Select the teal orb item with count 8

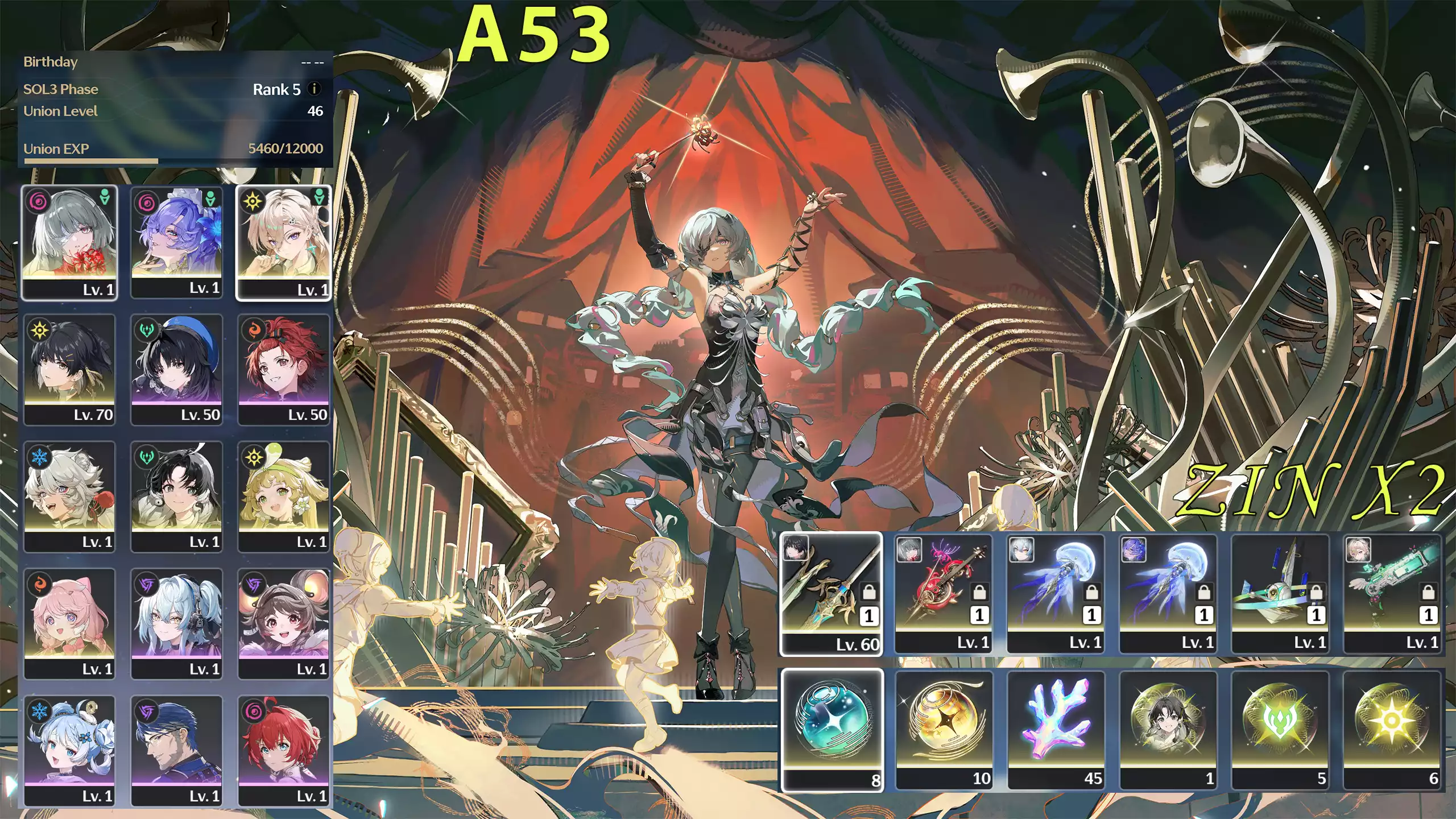[833, 728]
